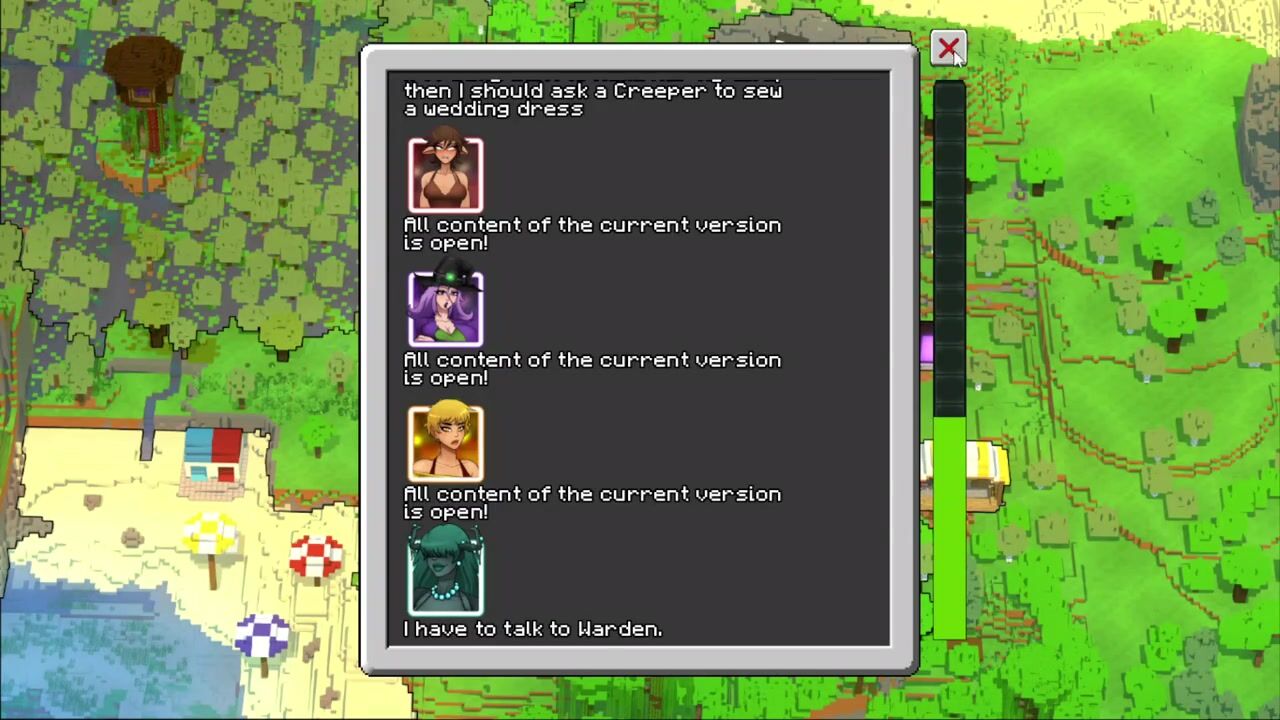The height and width of the screenshot is (720, 1280).
Task: Close the quest log panel
Action: (948, 48)
